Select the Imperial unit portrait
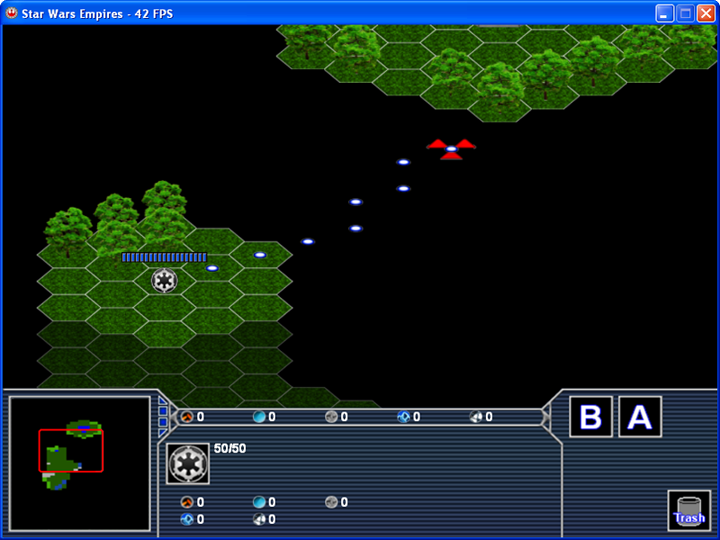Screen dimensions: 720x540 (x=188, y=463)
